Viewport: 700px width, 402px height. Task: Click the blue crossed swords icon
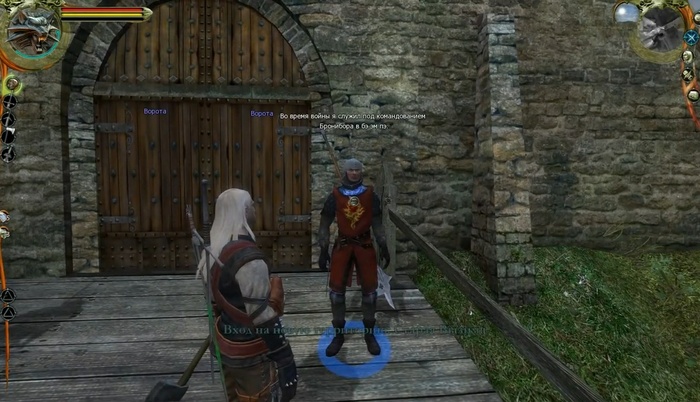(691, 38)
